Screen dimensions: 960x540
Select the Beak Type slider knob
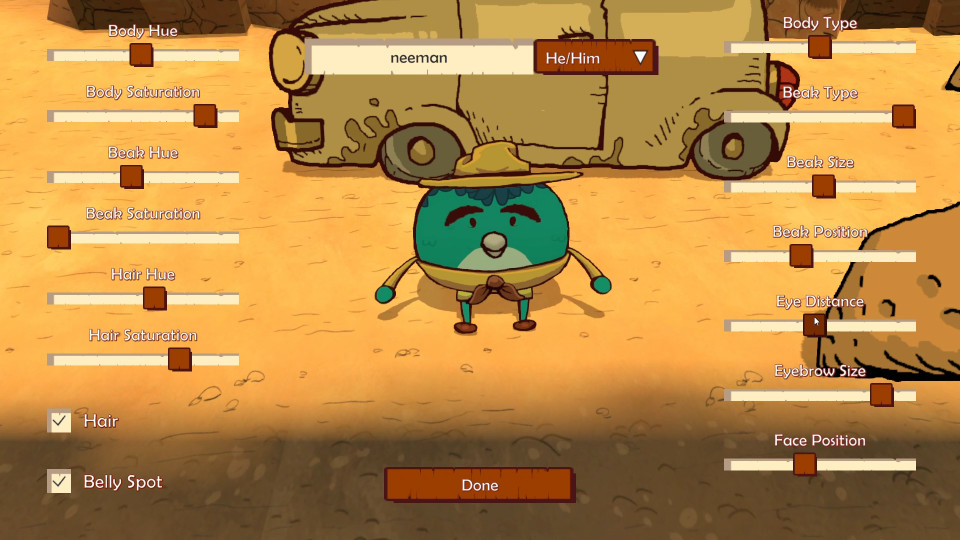tap(903, 117)
